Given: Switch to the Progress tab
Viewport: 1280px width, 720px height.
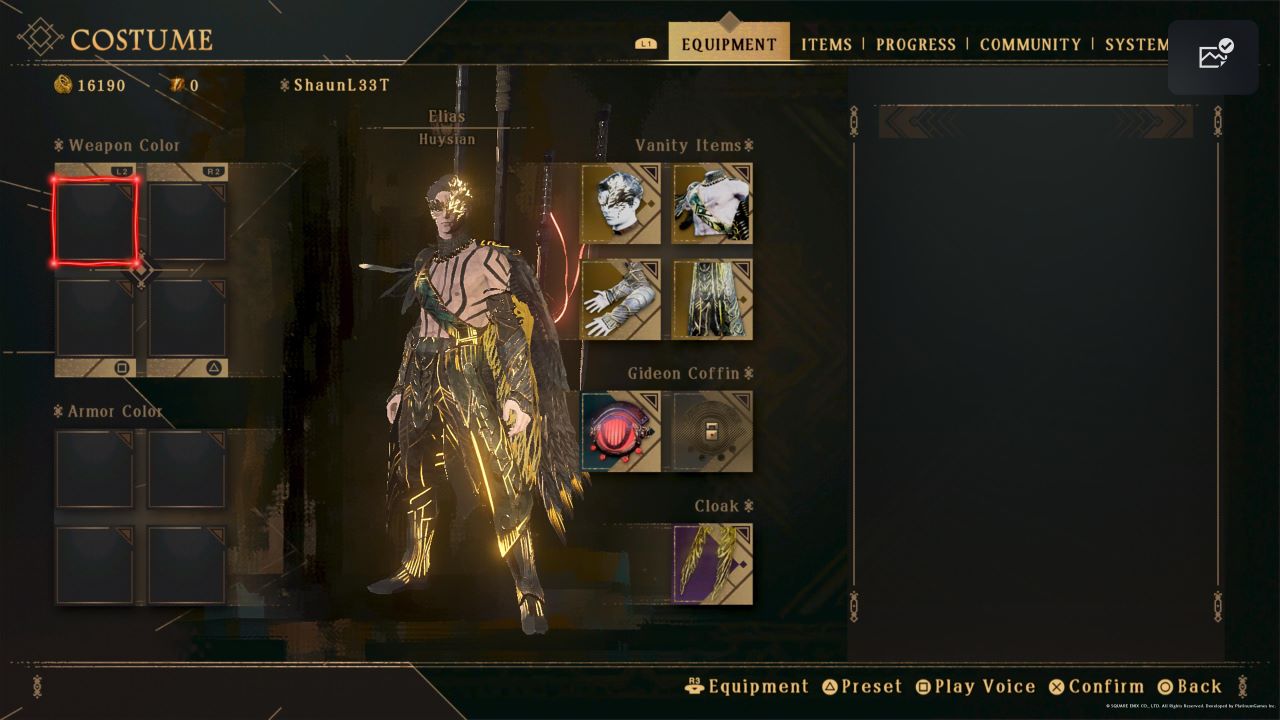Looking at the screenshot, I should coord(915,44).
